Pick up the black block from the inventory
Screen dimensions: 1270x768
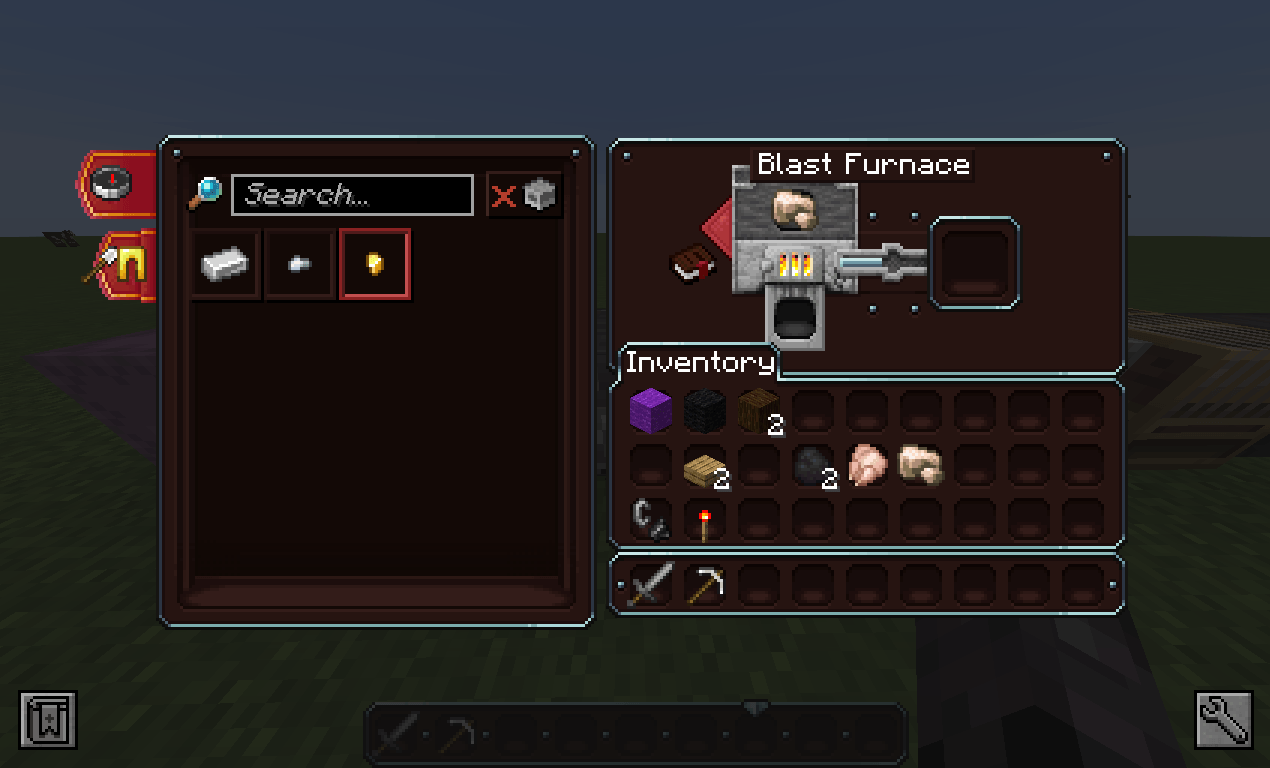(x=704, y=411)
